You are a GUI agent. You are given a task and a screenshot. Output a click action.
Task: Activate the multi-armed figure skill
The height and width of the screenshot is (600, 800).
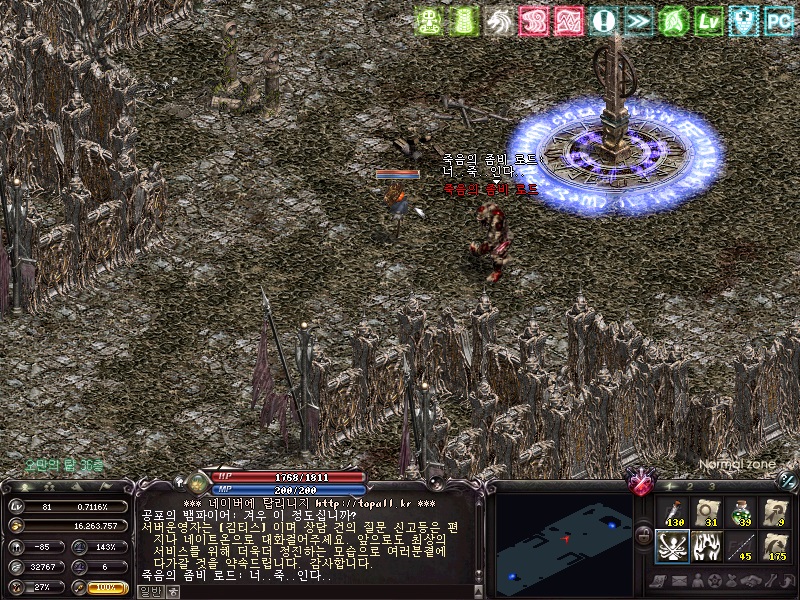click(x=673, y=547)
